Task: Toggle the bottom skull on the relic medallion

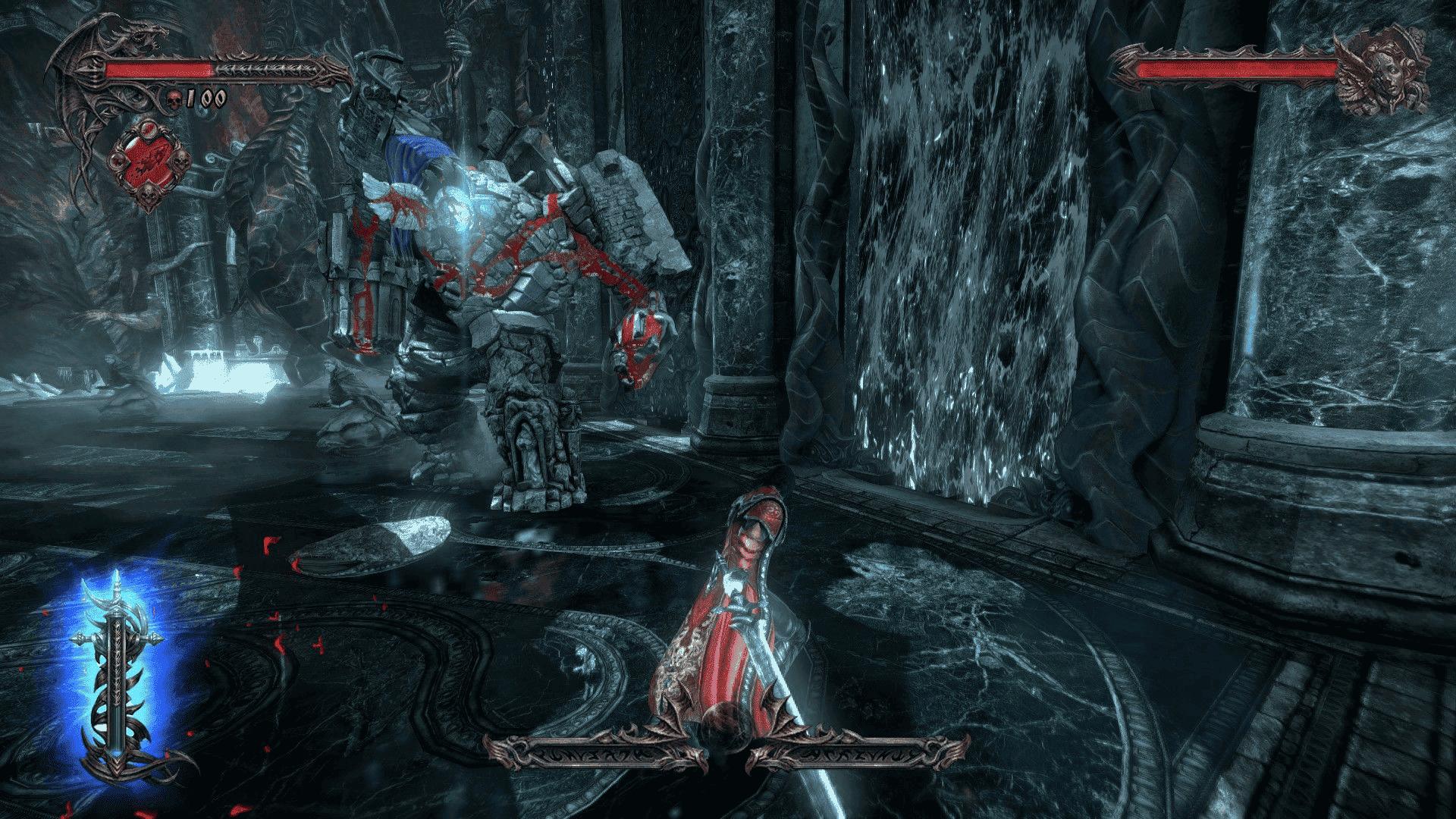Action: (149, 195)
